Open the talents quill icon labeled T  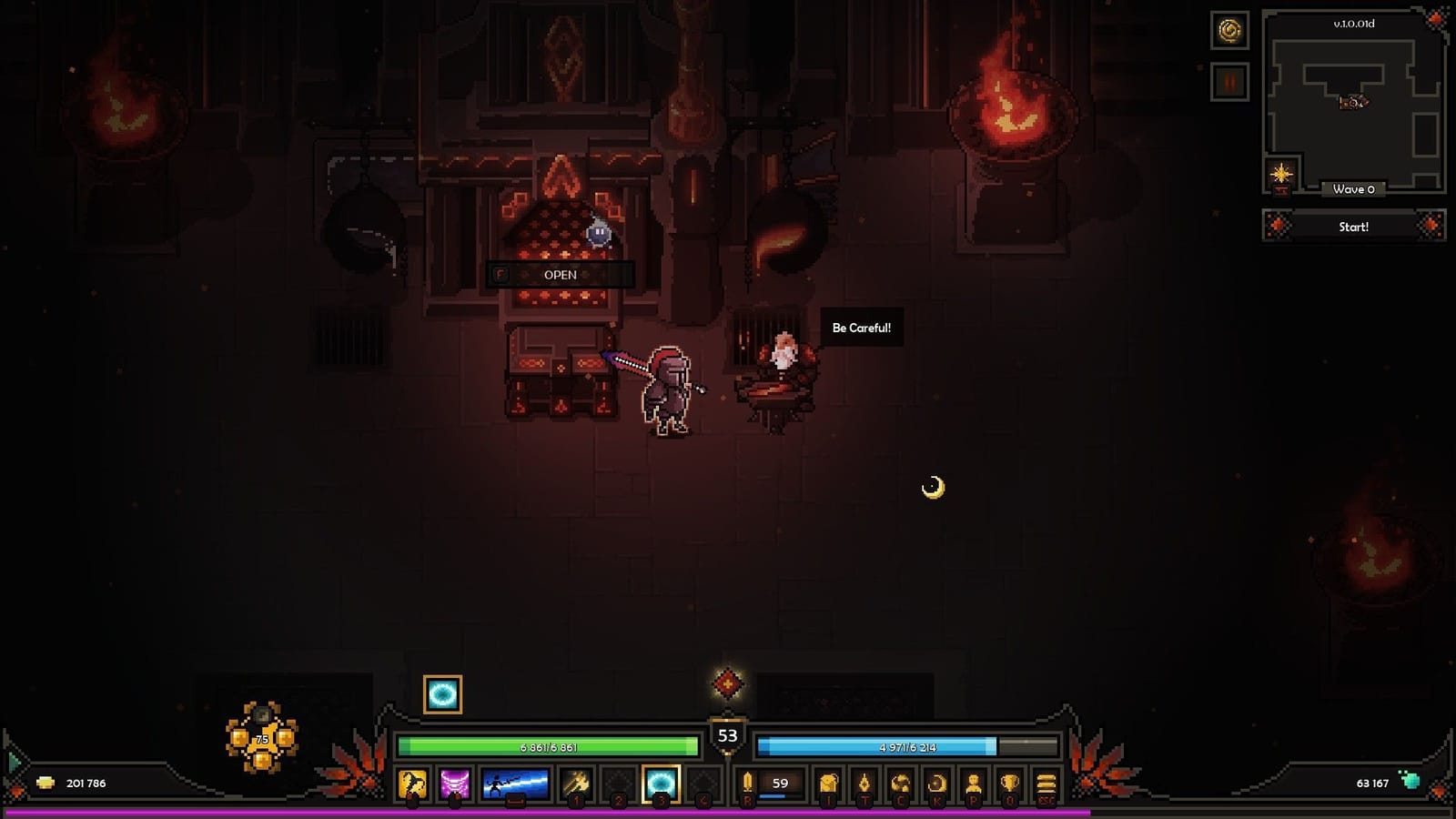point(865,783)
